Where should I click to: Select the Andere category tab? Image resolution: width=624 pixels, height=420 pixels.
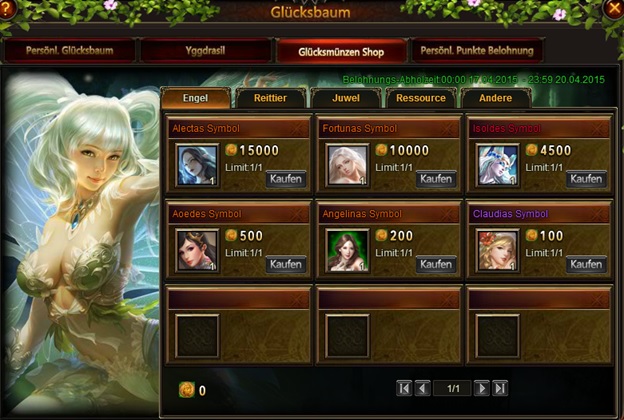(x=495, y=98)
